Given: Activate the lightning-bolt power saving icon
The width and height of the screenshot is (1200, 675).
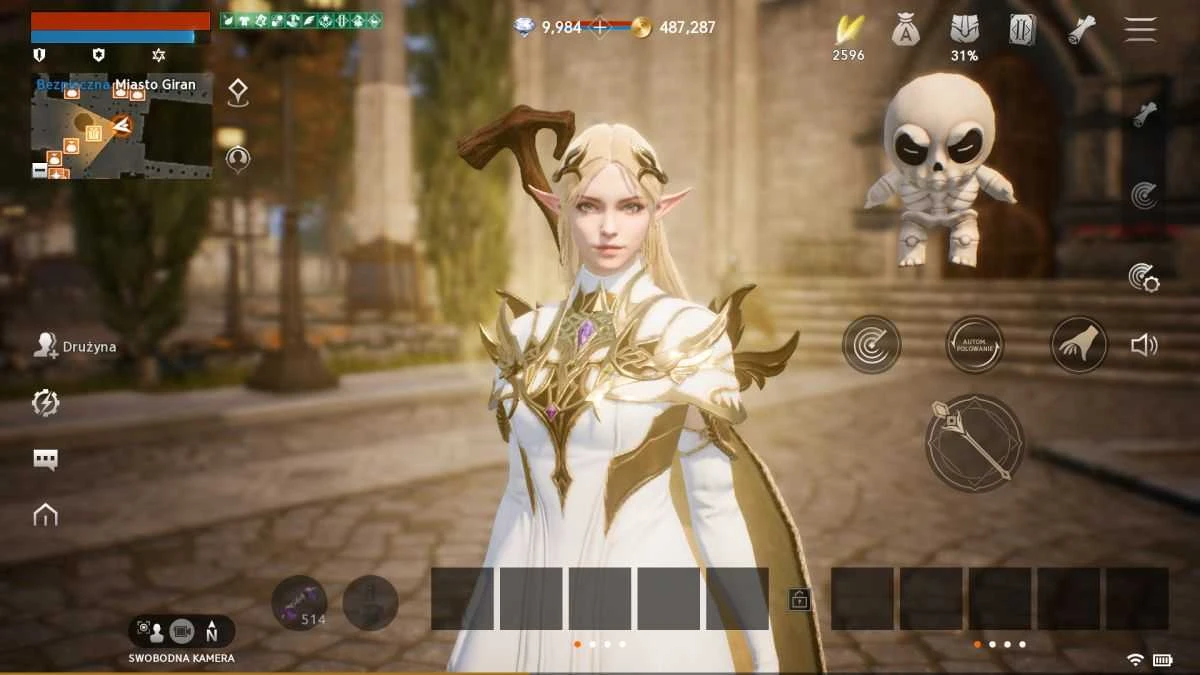Looking at the screenshot, I should pyautogui.click(x=45, y=403).
